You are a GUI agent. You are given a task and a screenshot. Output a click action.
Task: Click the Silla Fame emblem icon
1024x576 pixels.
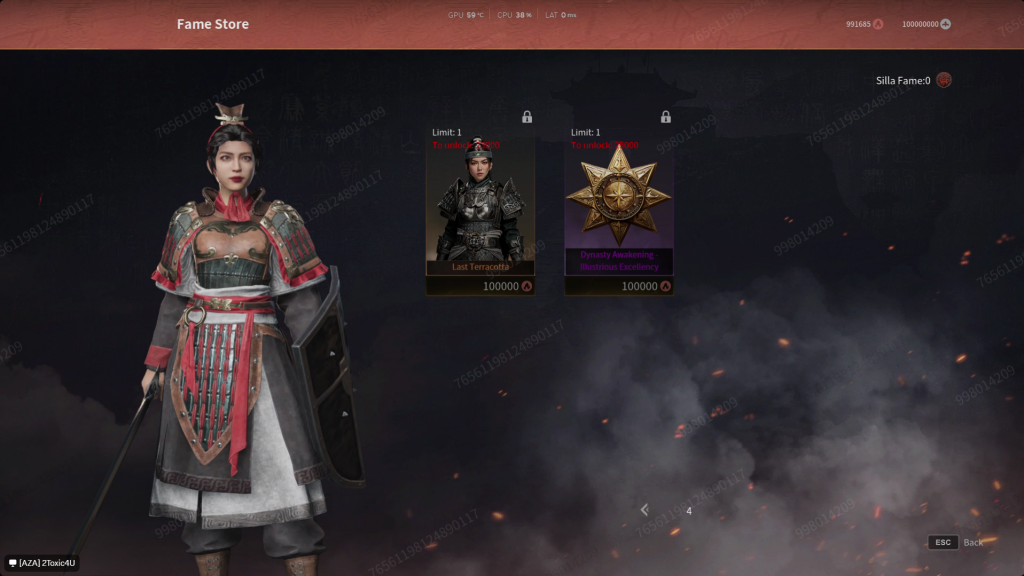[x=943, y=81]
